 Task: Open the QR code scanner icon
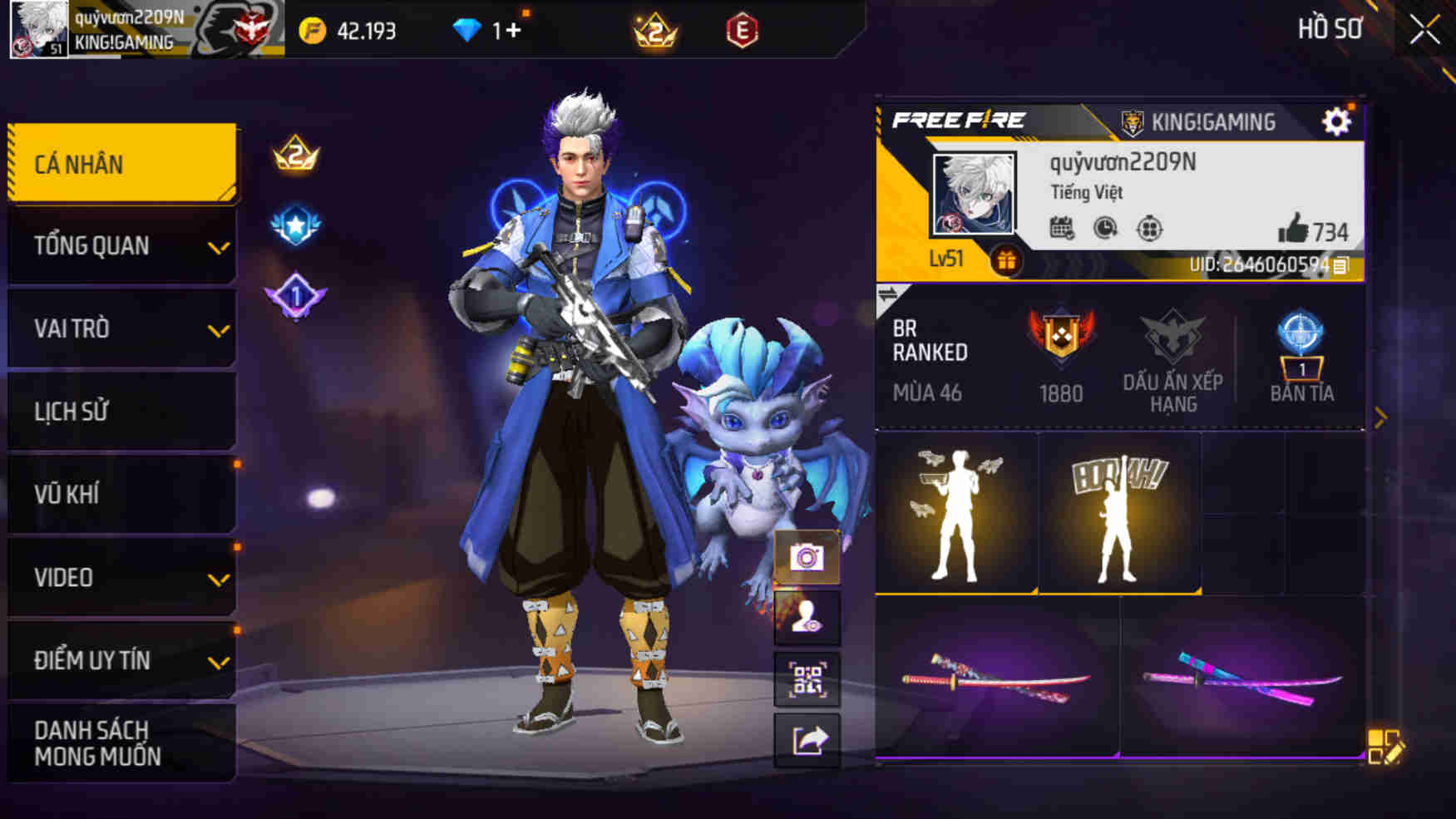coord(806,680)
